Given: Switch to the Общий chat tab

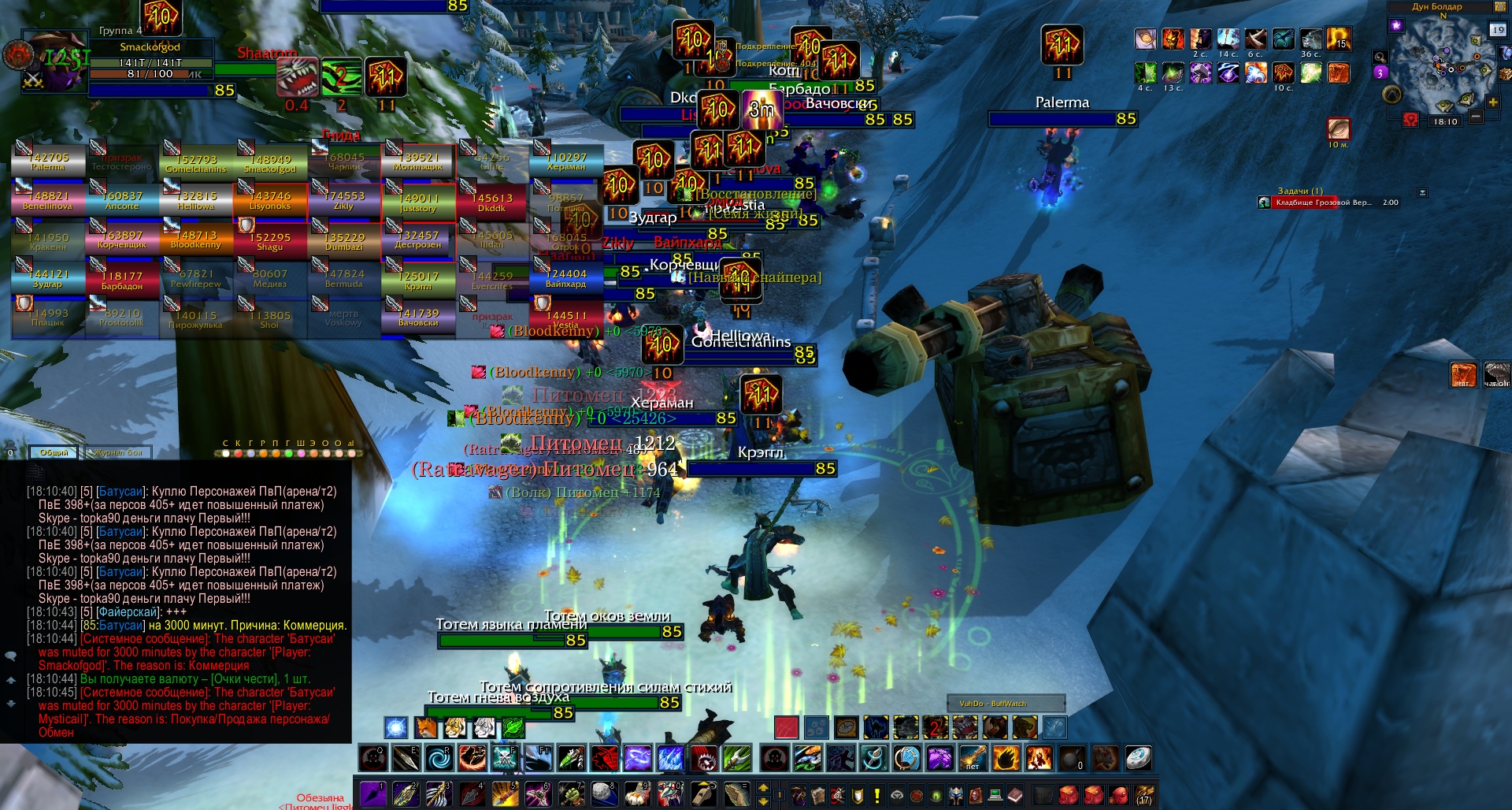Looking at the screenshot, I should (54, 452).
